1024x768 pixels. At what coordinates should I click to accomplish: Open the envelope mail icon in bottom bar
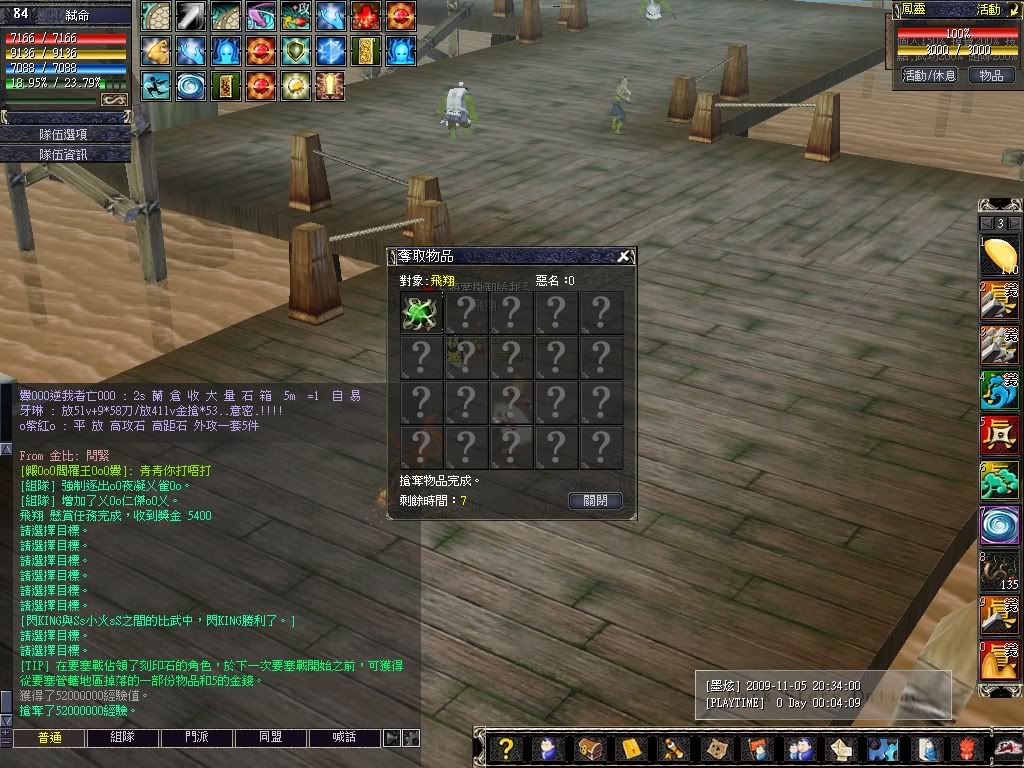(x=841, y=748)
